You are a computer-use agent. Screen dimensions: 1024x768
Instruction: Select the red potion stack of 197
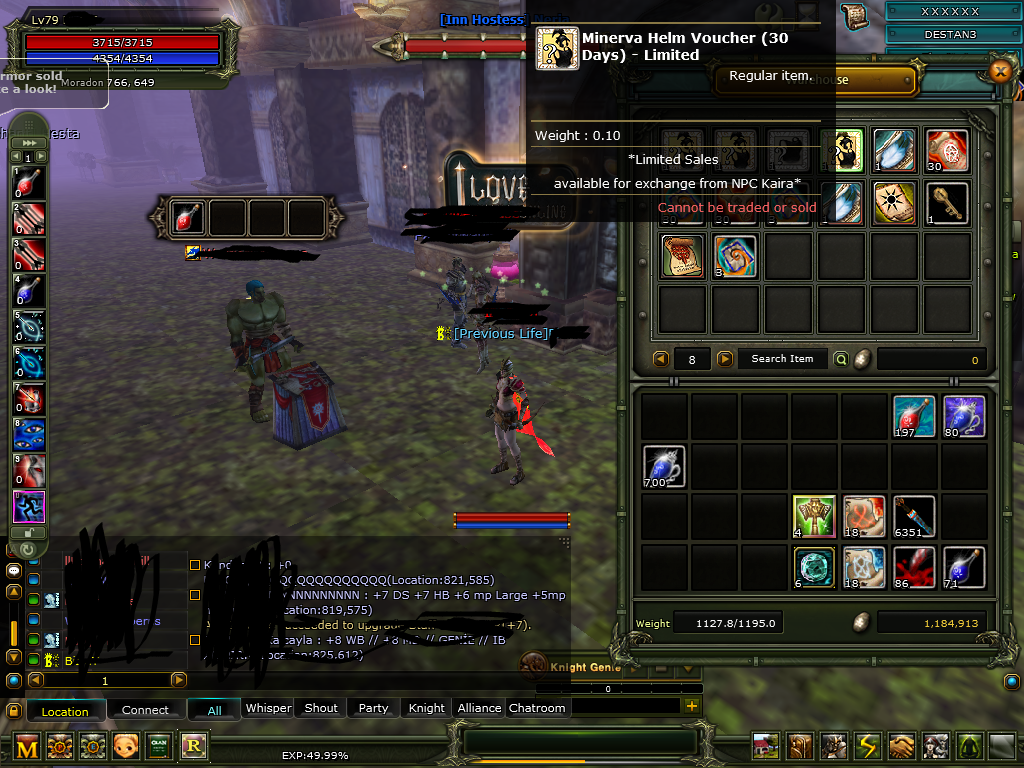coord(914,416)
